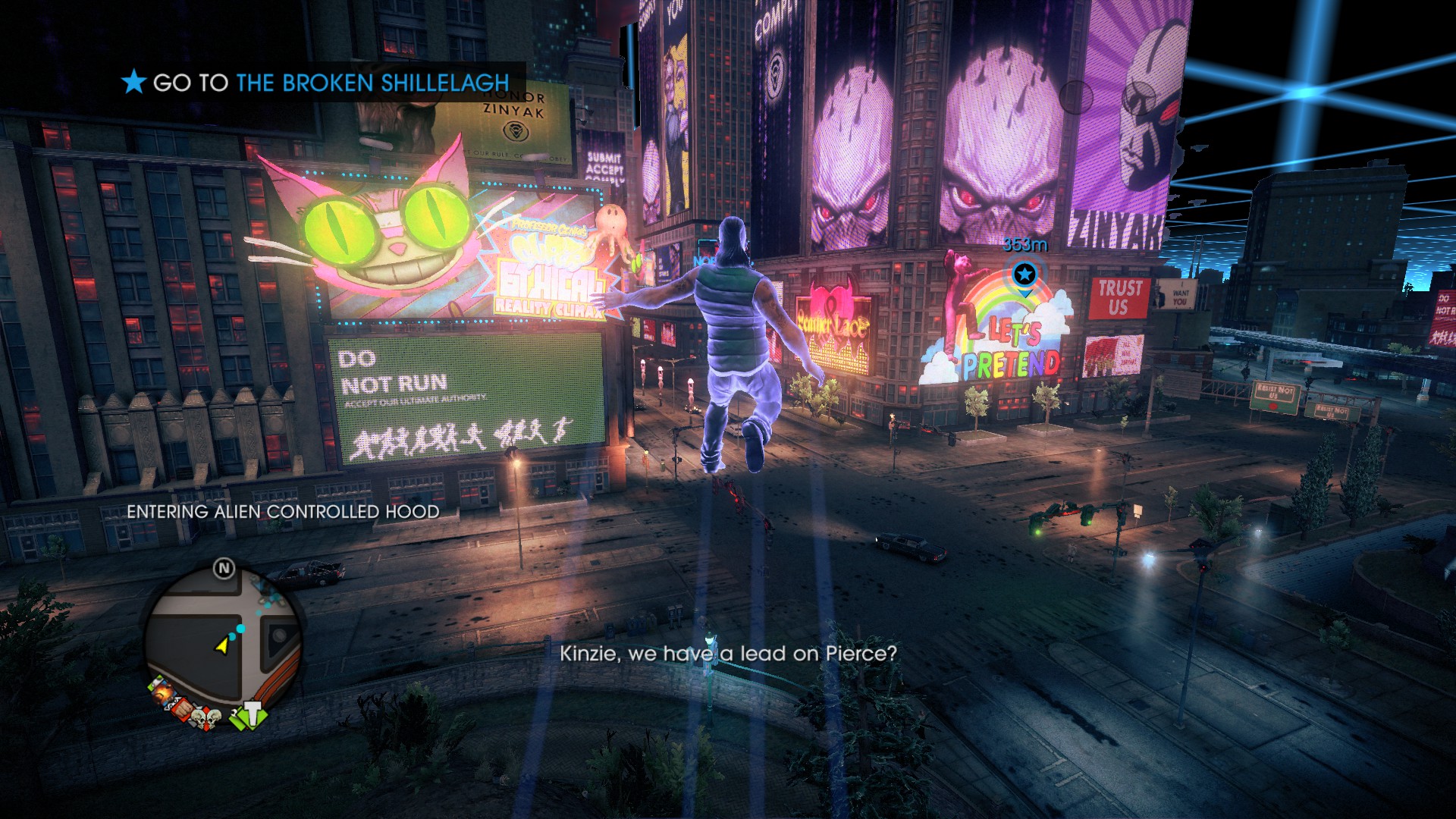Click the Go To The Broken Shillelagh objective

(317, 82)
